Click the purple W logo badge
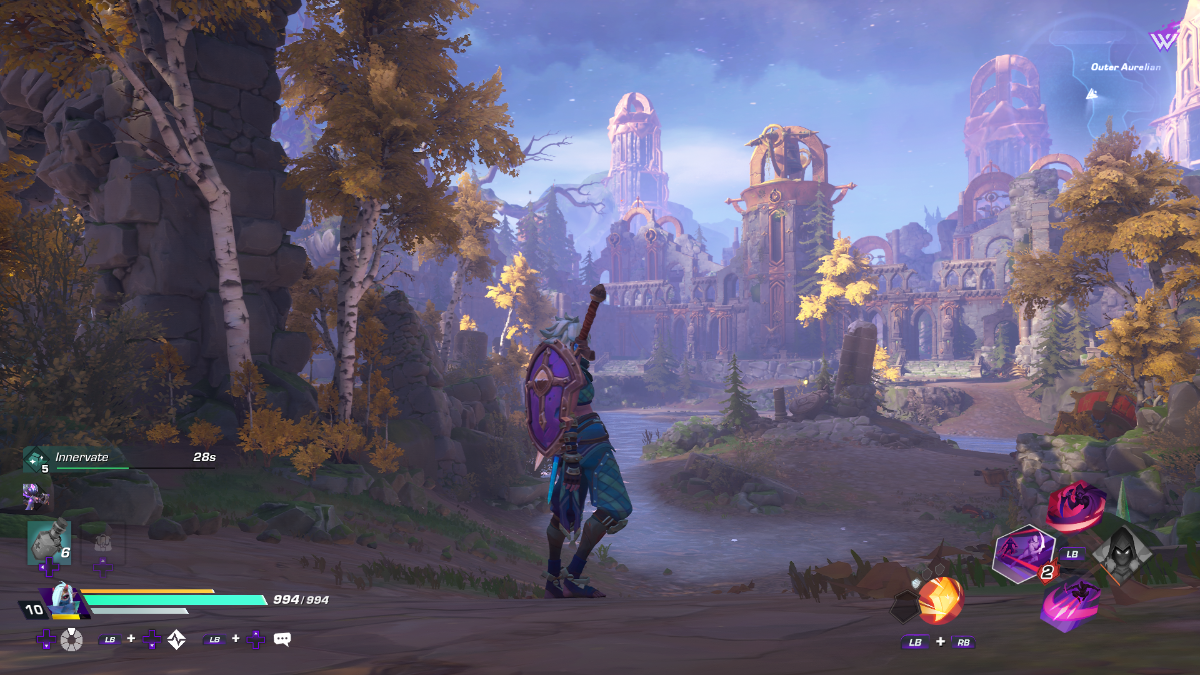Viewport: 1200px width, 675px height. pos(1163,40)
